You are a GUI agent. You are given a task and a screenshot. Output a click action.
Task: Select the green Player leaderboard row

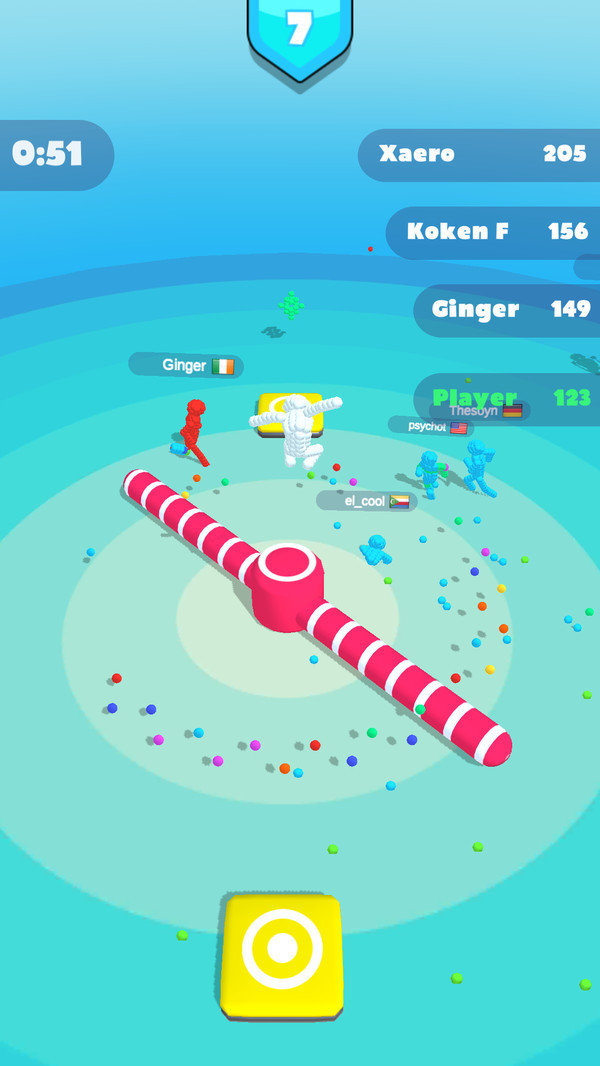(x=510, y=398)
